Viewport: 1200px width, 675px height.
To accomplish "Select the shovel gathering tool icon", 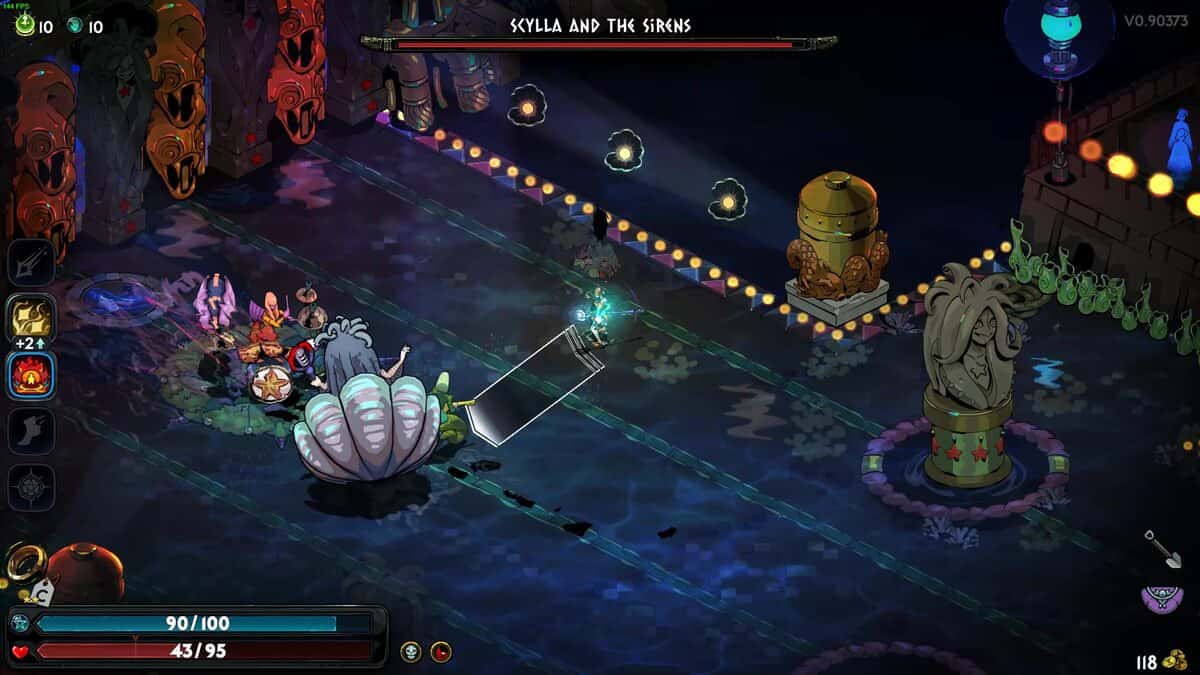I will (1163, 548).
